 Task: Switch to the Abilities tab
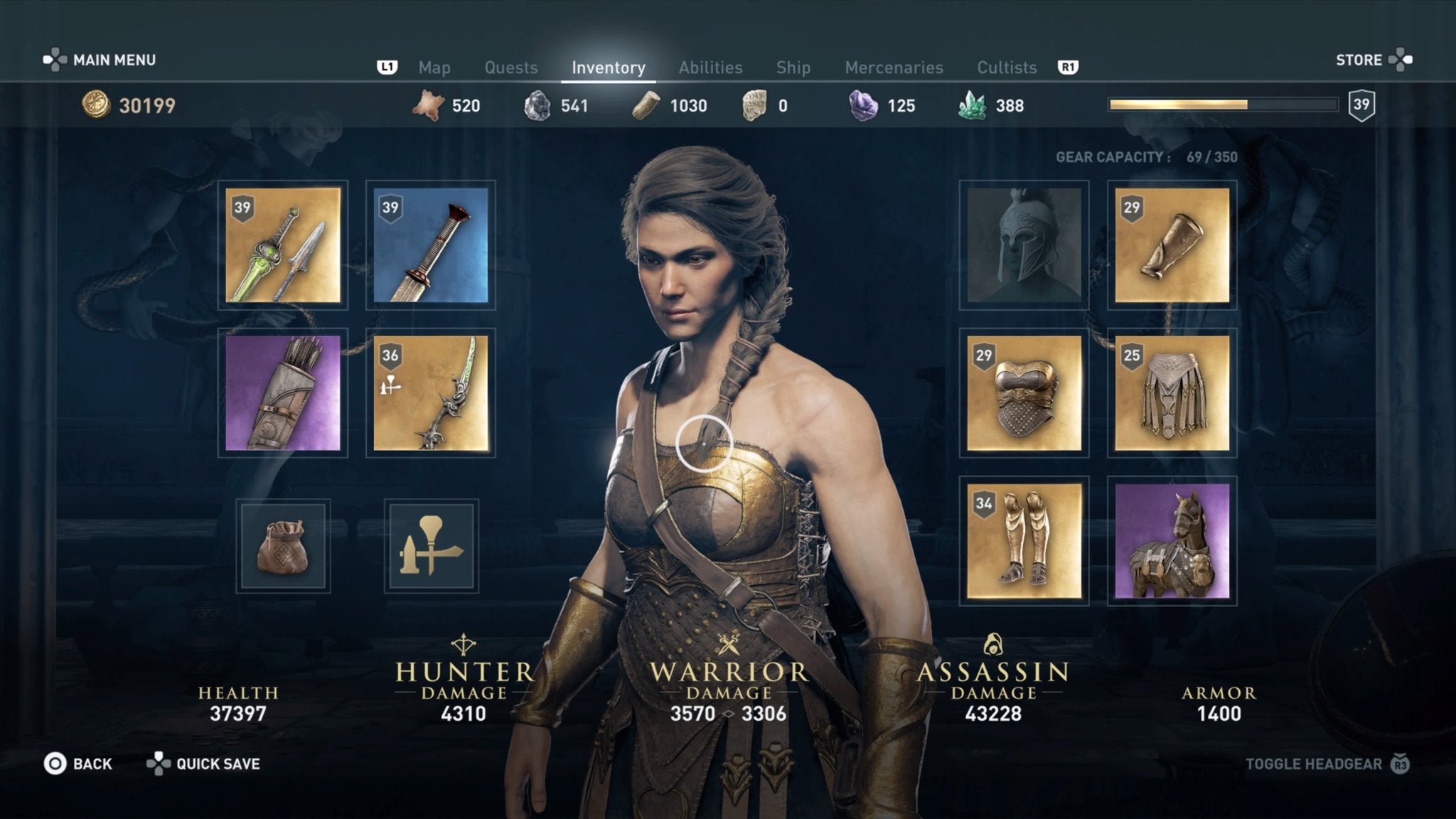[x=710, y=67]
